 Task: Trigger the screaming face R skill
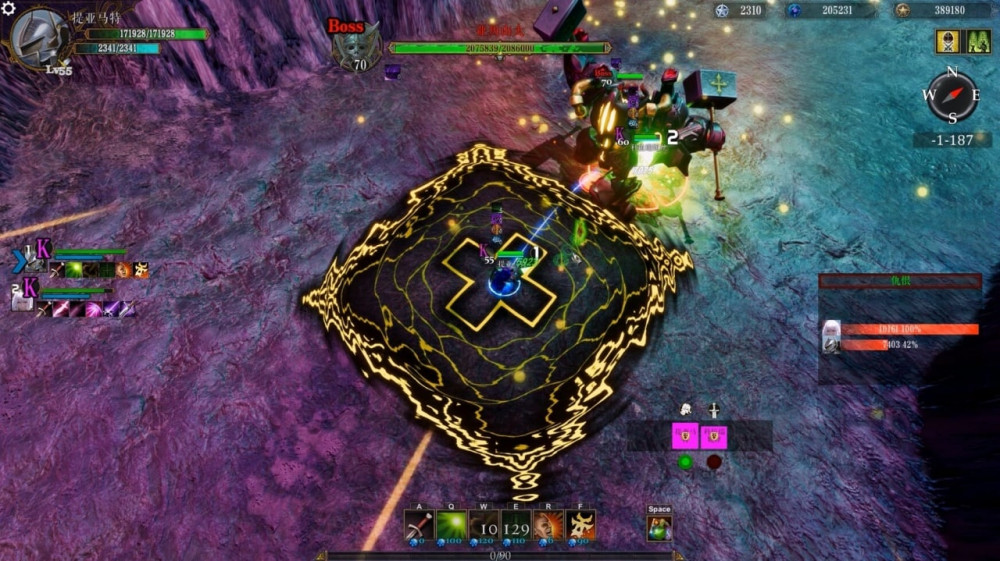coord(548,525)
